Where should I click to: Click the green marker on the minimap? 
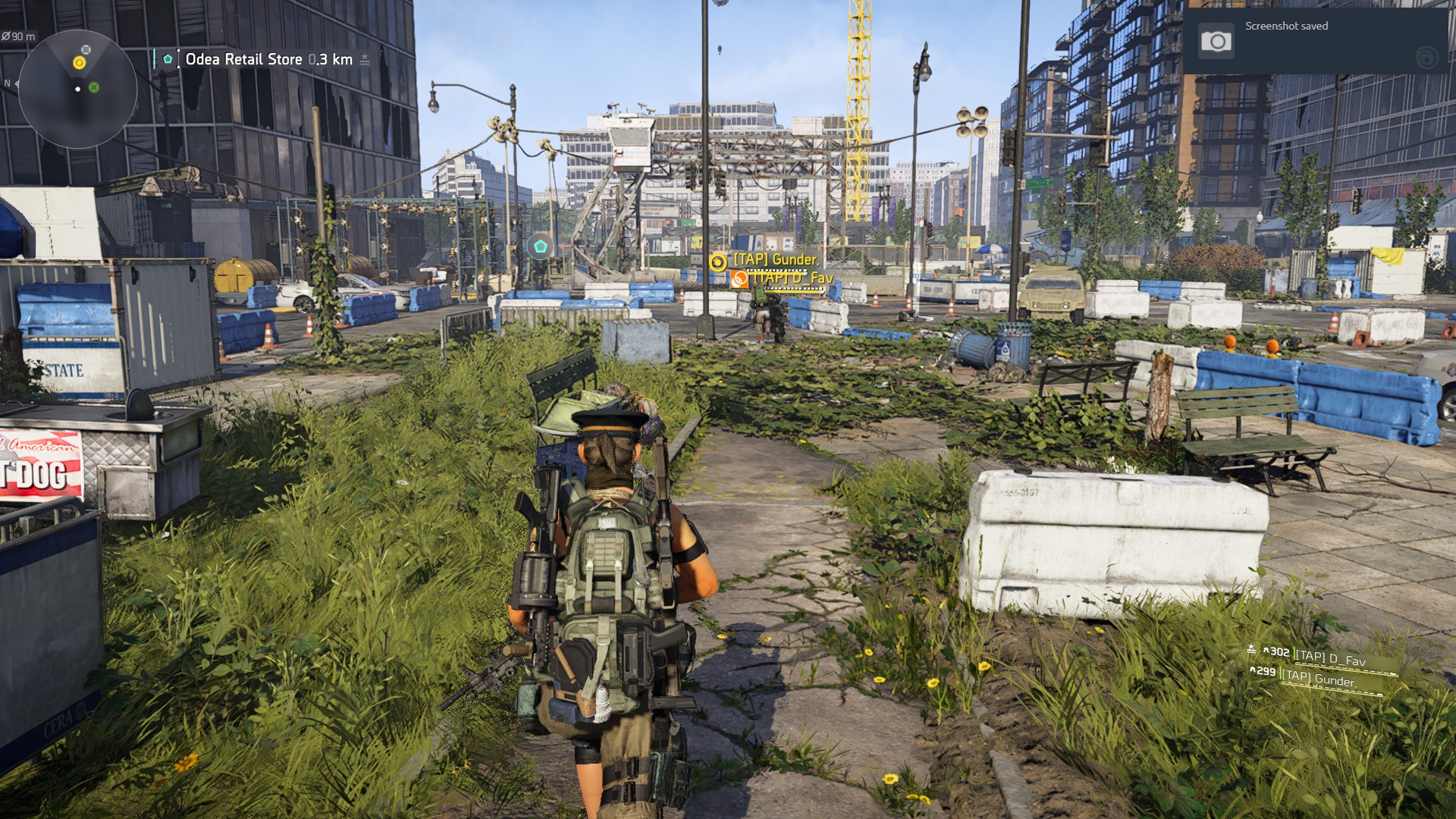pos(94,88)
